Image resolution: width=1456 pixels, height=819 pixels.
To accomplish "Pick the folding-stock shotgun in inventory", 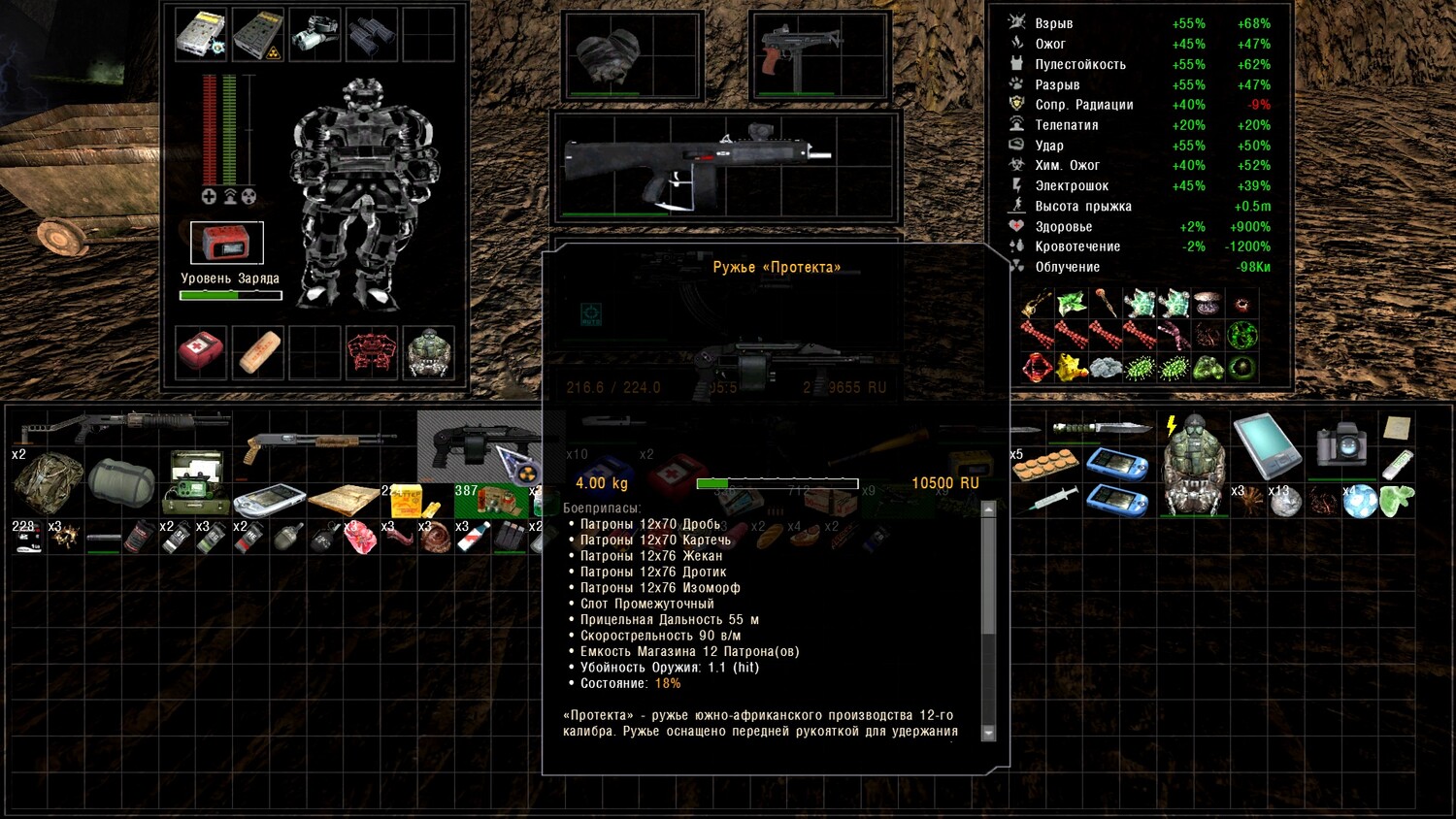I will tap(121, 424).
